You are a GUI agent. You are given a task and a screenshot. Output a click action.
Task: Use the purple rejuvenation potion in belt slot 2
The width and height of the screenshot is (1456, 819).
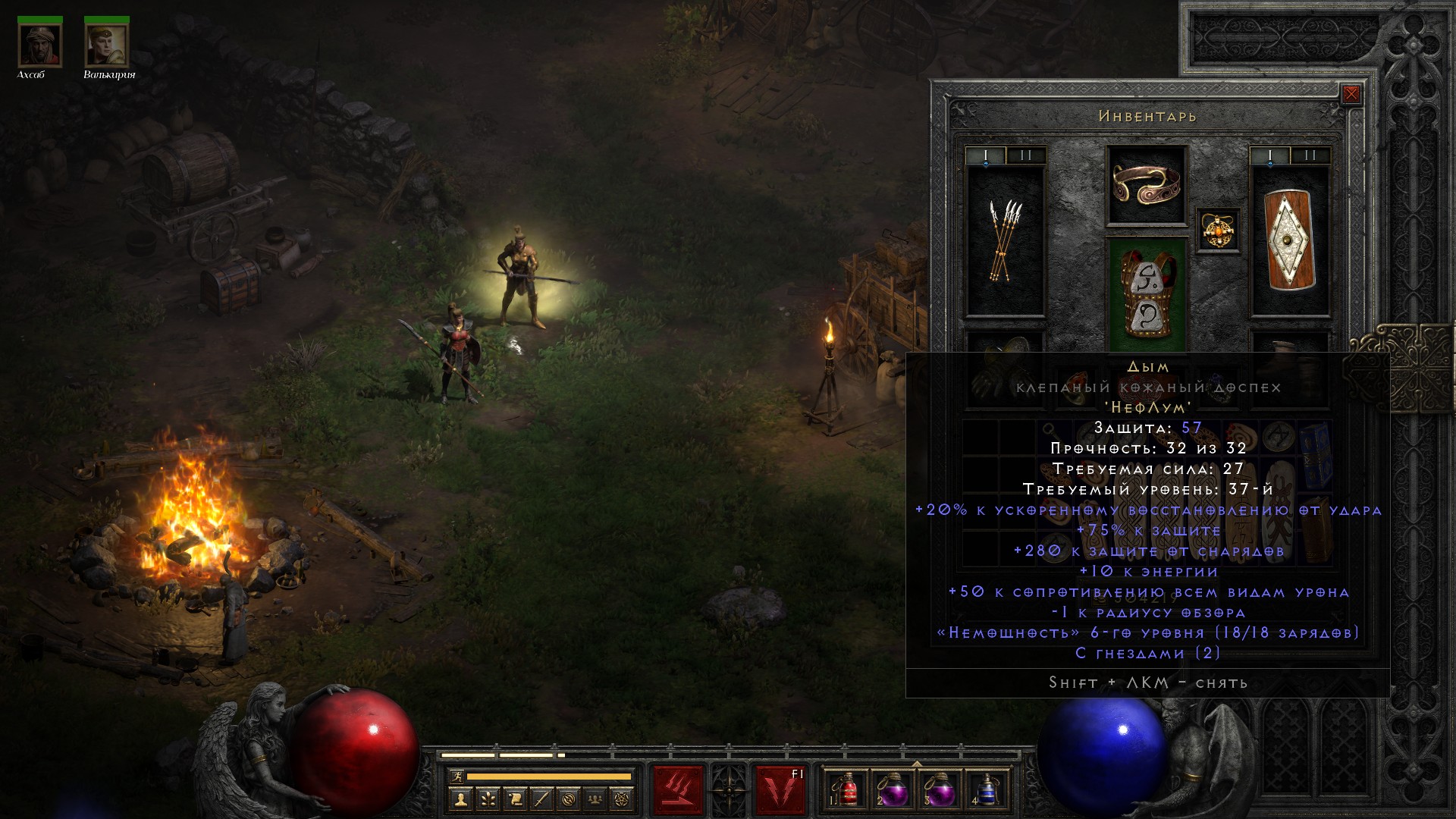(893, 789)
